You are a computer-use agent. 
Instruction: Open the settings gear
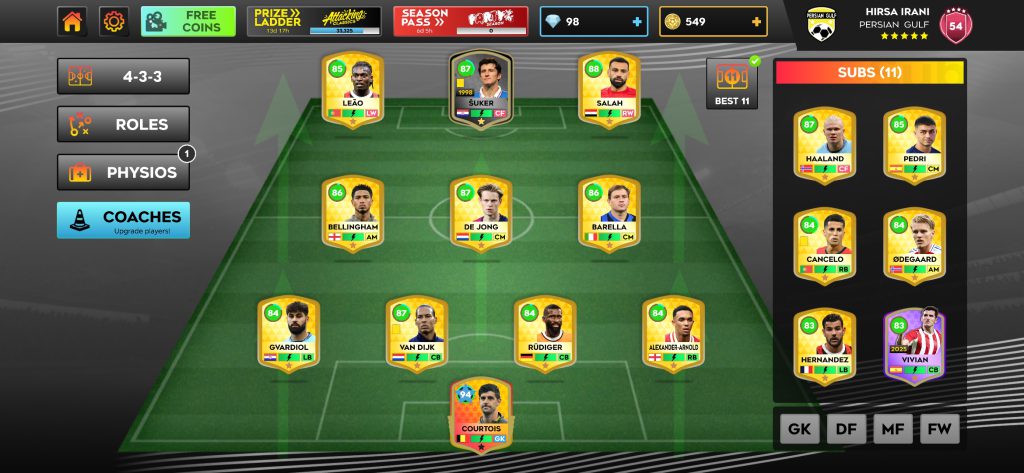tap(115, 21)
